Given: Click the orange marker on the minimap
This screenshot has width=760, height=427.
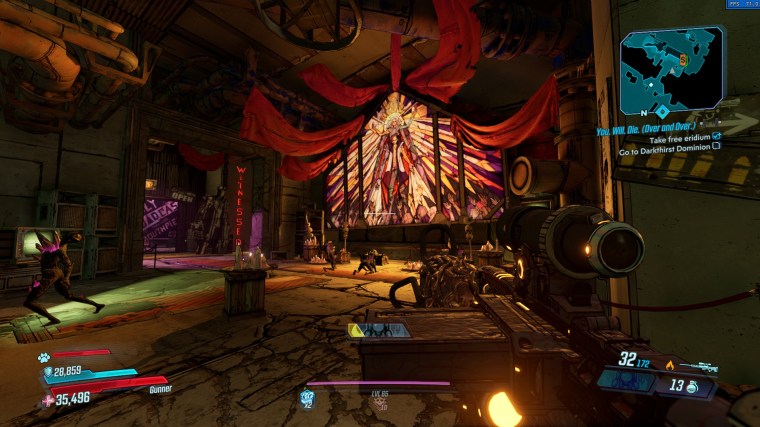Looking at the screenshot, I should tap(684, 61).
